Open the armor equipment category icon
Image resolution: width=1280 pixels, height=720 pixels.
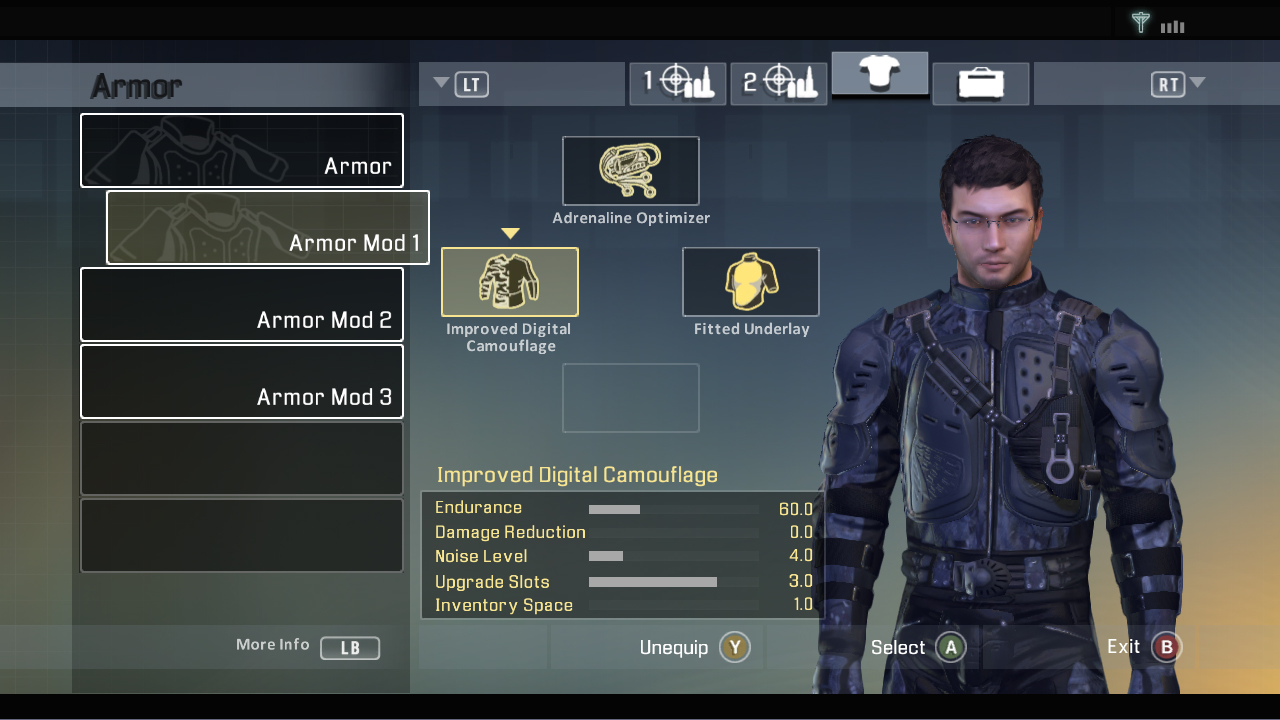click(880, 74)
